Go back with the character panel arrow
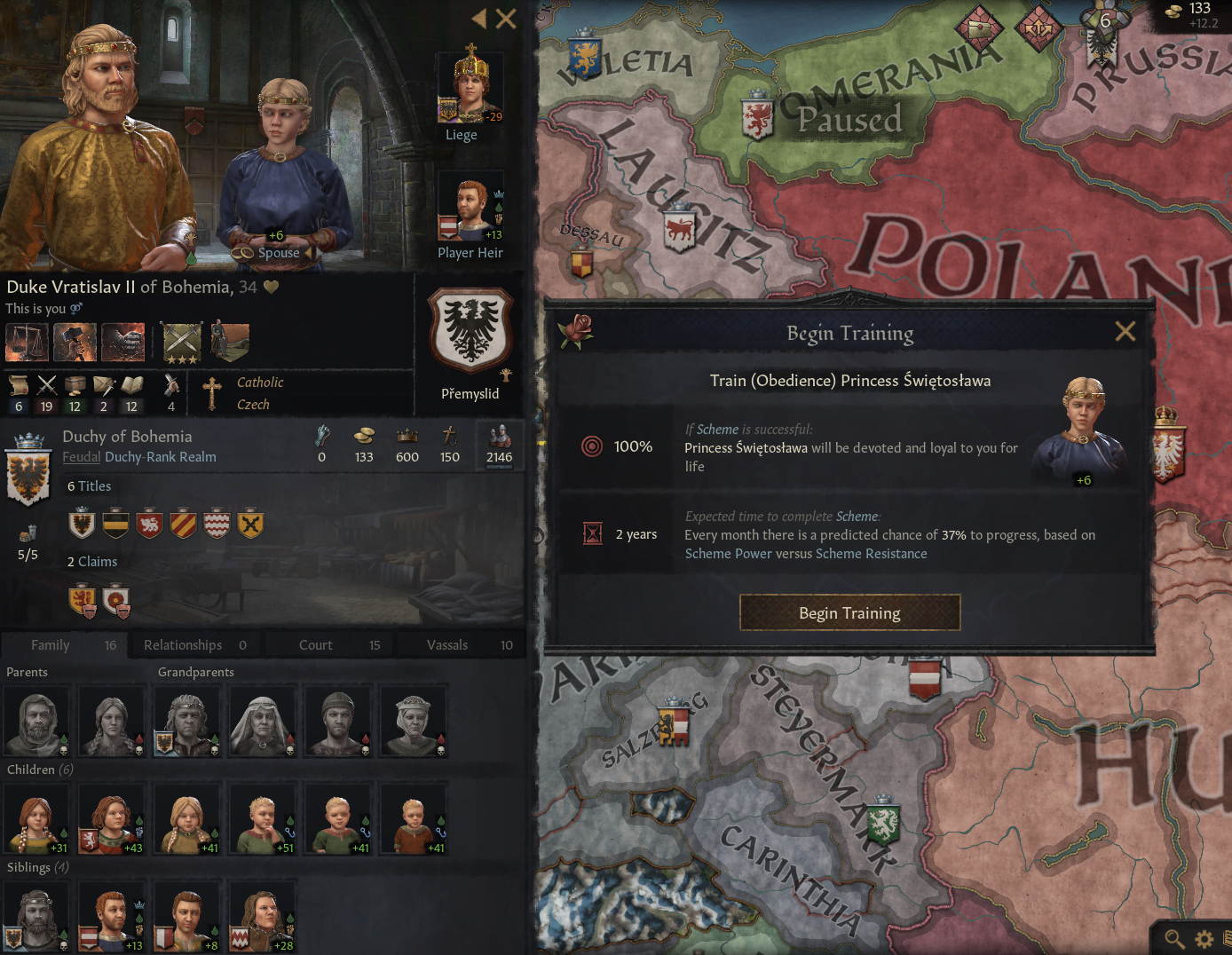 click(479, 19)
